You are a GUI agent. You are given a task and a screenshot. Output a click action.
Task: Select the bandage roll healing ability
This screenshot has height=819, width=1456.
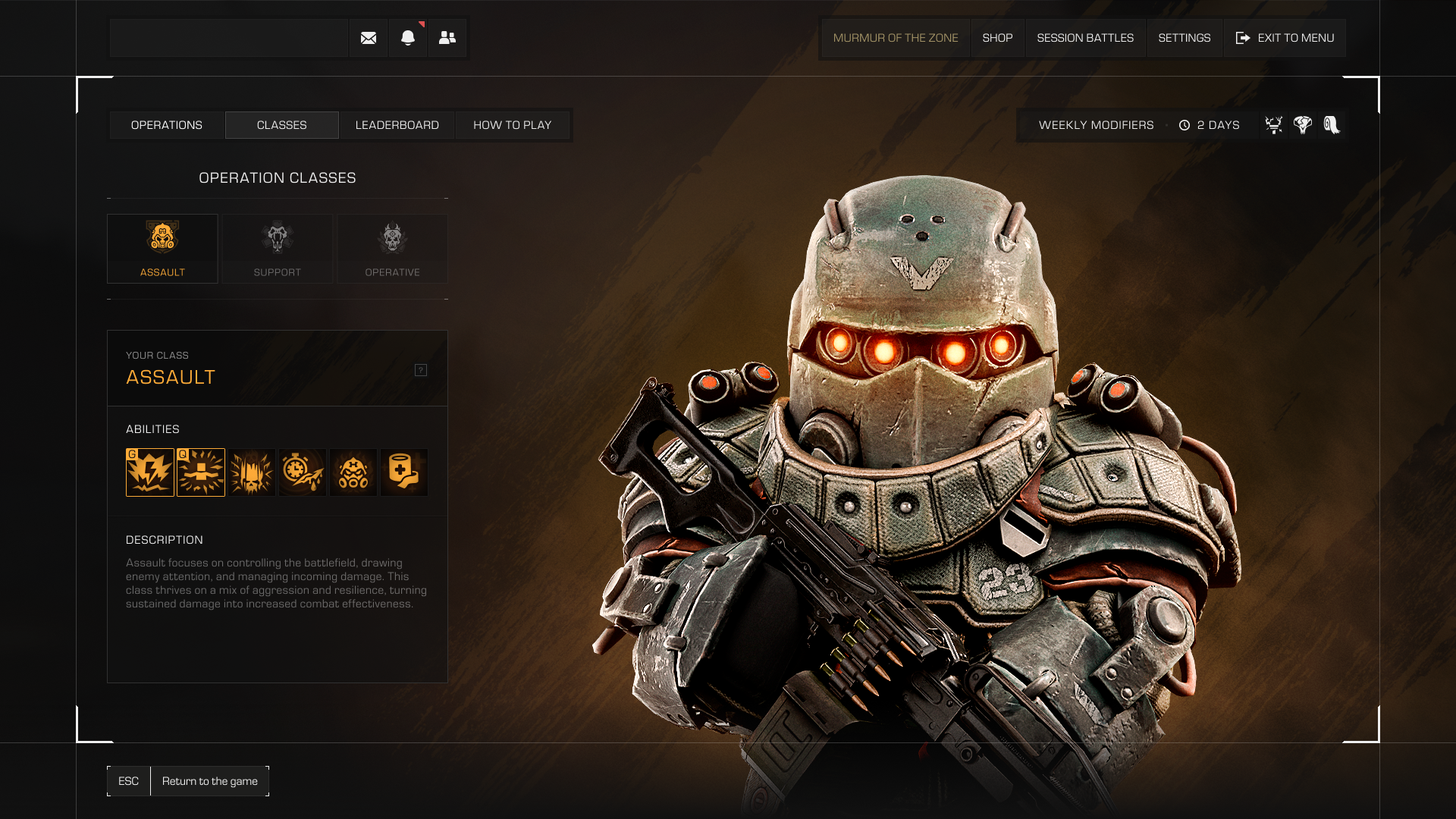(x=404, y=472)
